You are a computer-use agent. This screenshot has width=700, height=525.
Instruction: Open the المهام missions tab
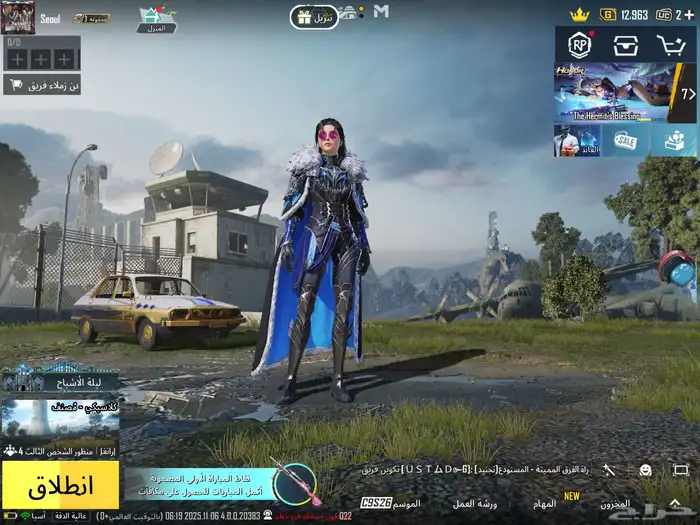coord(544,503)
